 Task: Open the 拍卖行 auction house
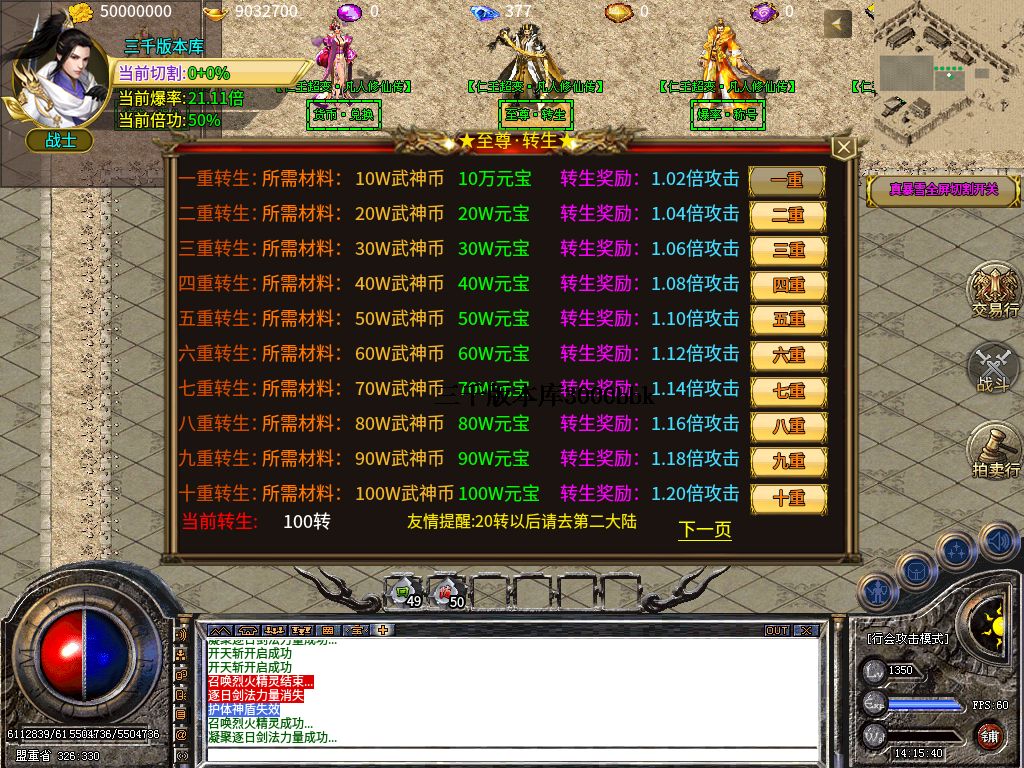click(994, 450)
